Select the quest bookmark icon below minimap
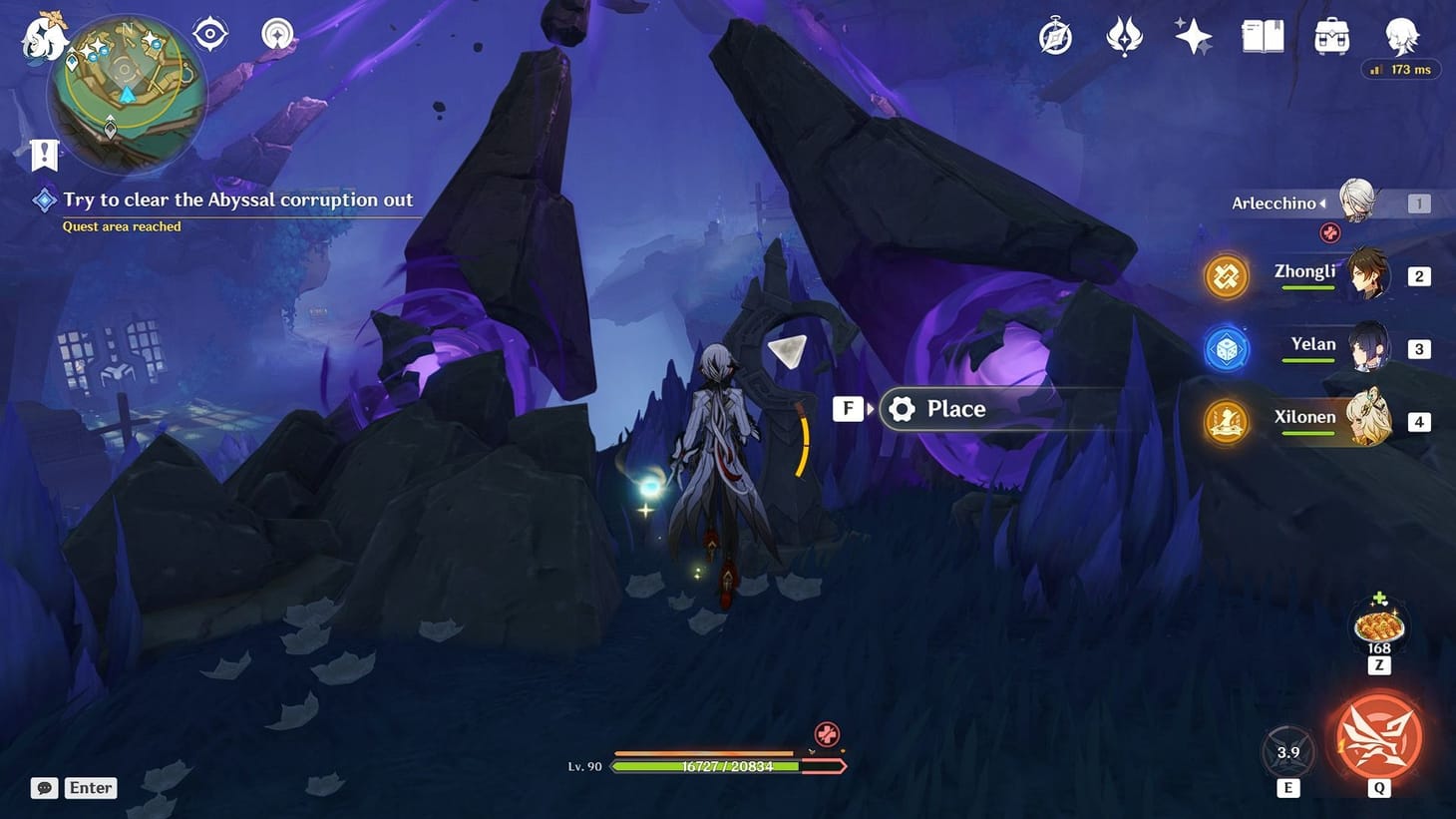The width and height of the screenshot is (1456, 819). pos(44,154)
